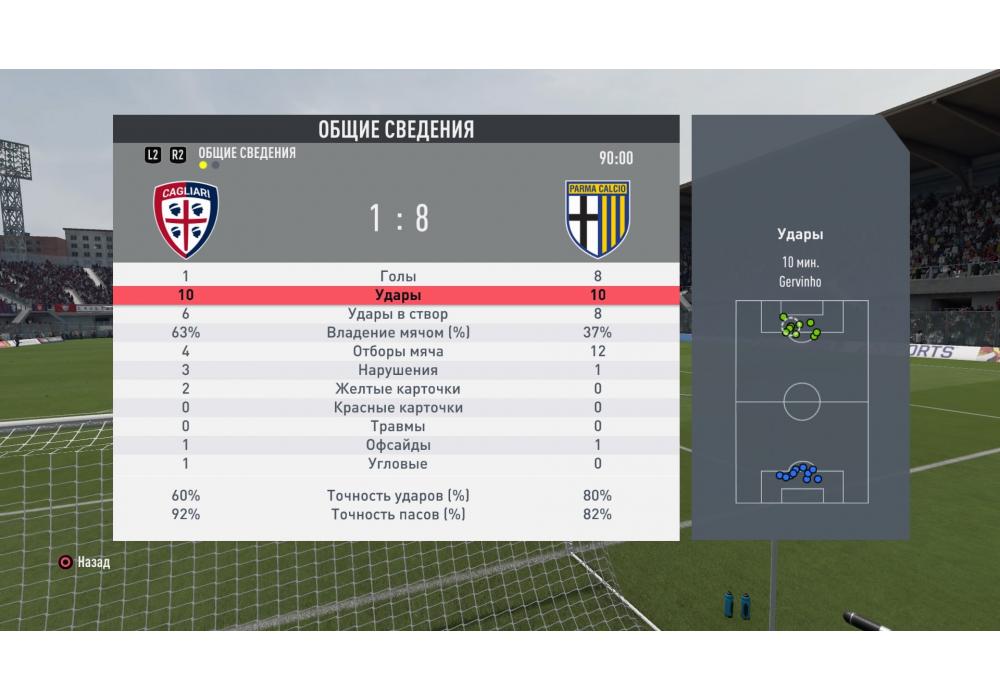
Task: Select the highlighted Удары row
Action: pos(398,295)
